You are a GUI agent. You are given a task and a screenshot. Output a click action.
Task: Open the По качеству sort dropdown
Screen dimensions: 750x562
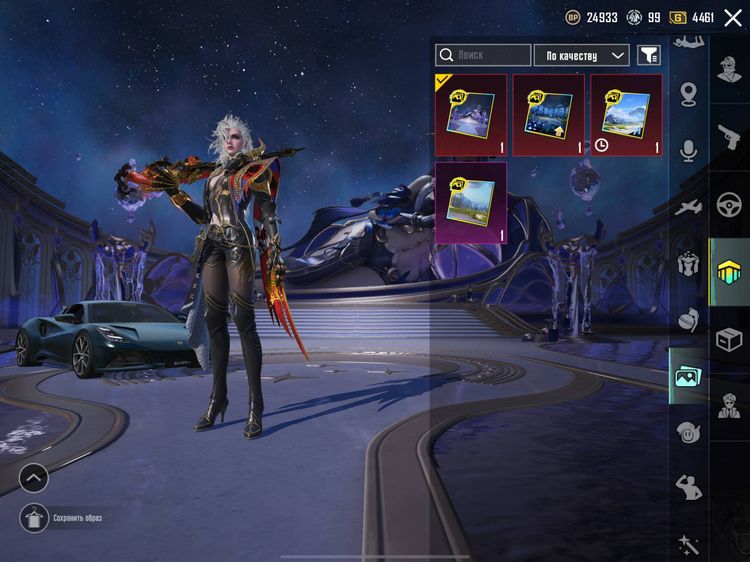(581, 55)
